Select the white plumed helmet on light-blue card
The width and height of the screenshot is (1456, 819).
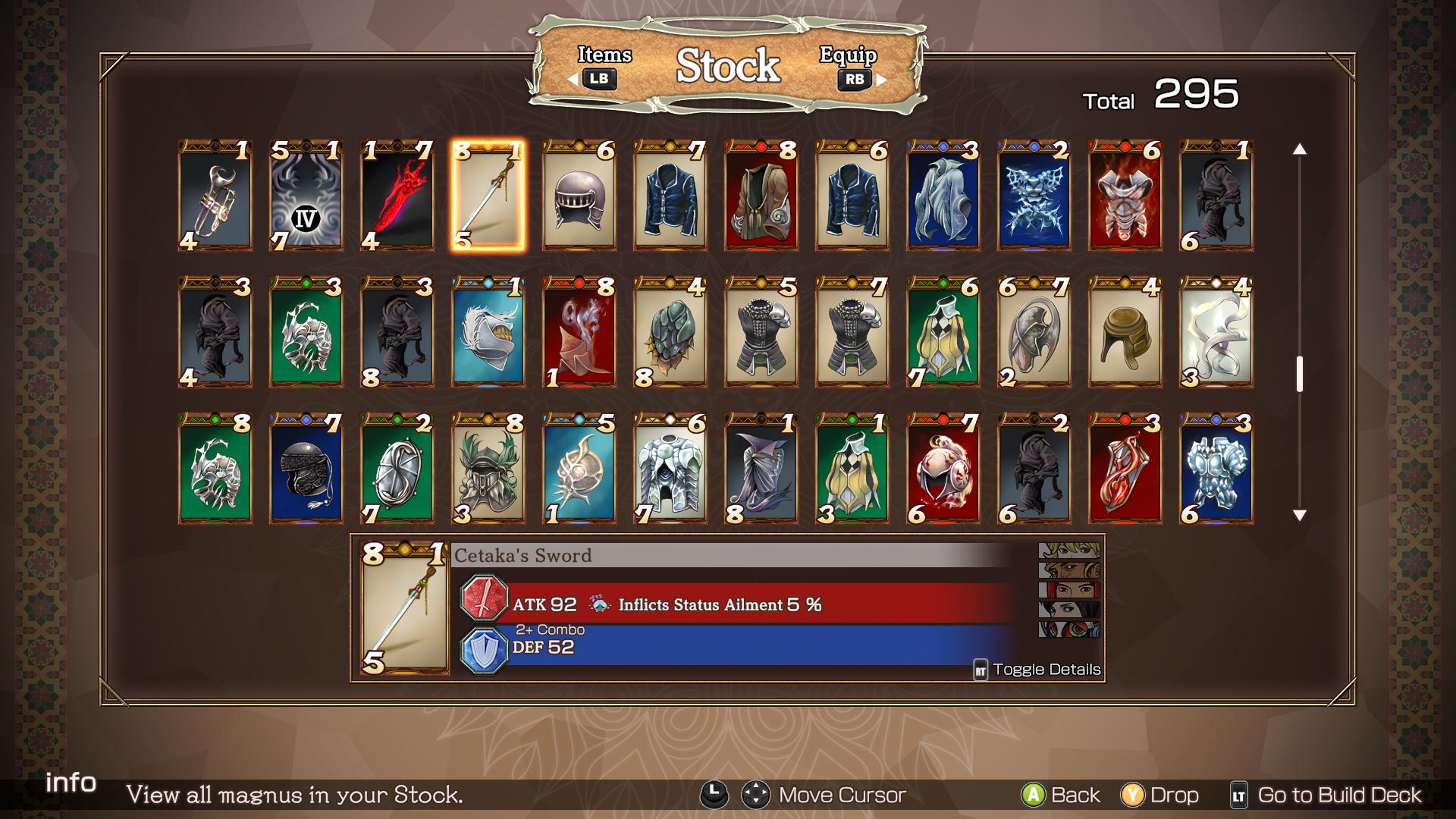tap(488, 332)
